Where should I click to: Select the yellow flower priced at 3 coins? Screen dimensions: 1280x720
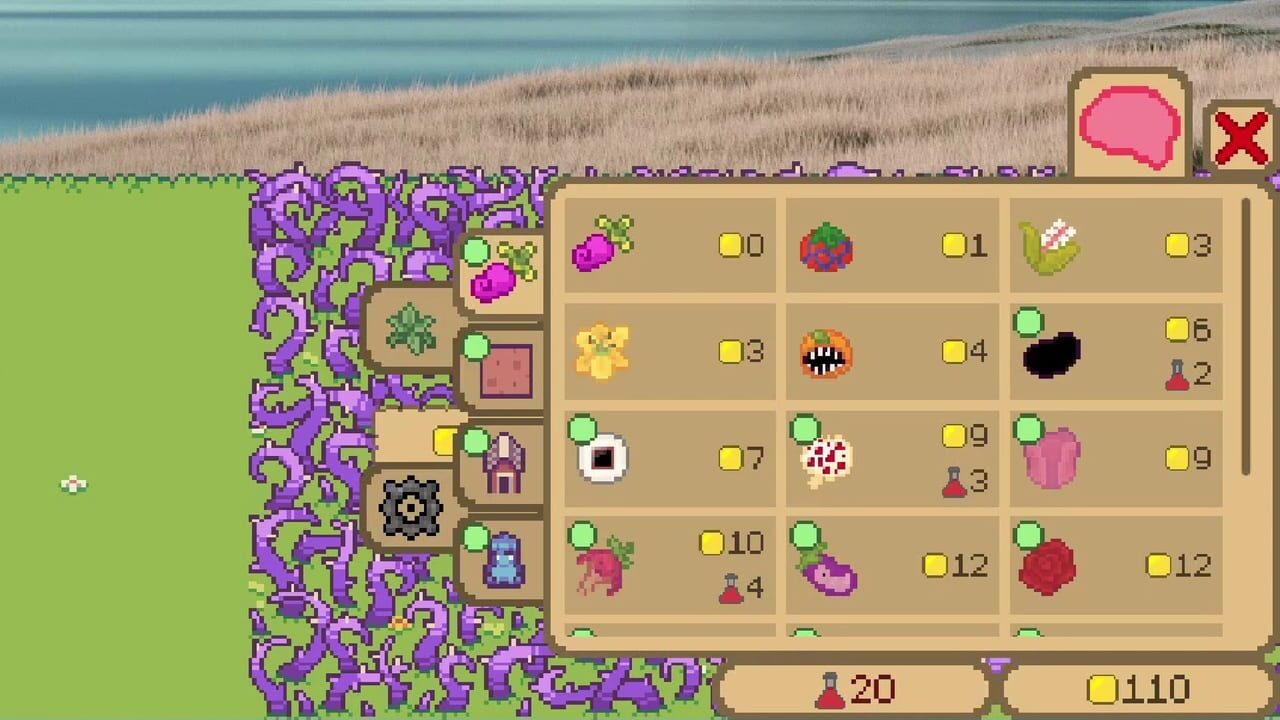tap(602, 350)
